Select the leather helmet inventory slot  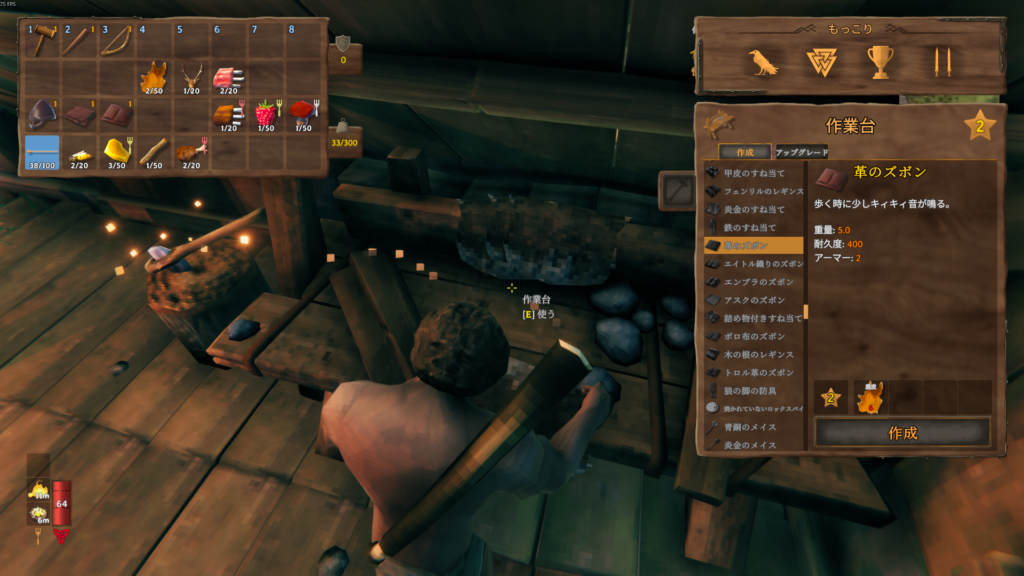[43, 115]
